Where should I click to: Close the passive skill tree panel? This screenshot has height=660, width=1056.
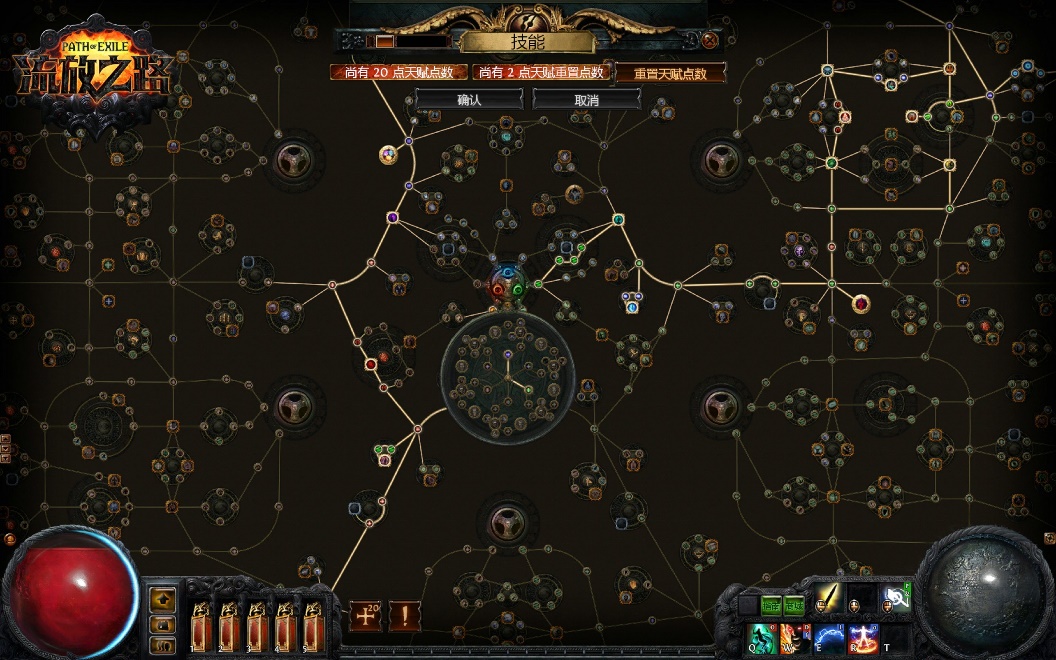710,41
